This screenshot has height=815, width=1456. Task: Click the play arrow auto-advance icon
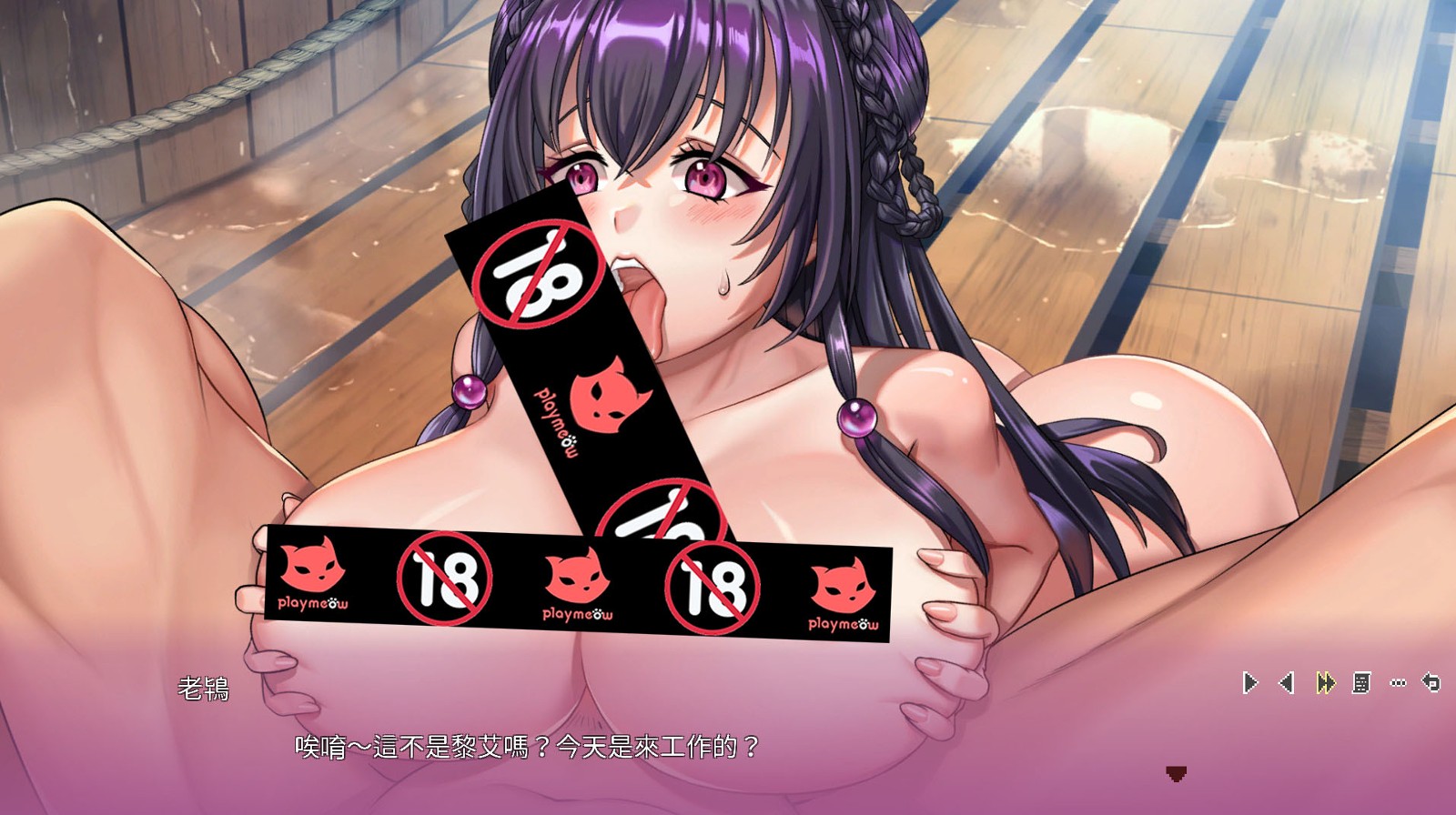[x=1250, y=682]
